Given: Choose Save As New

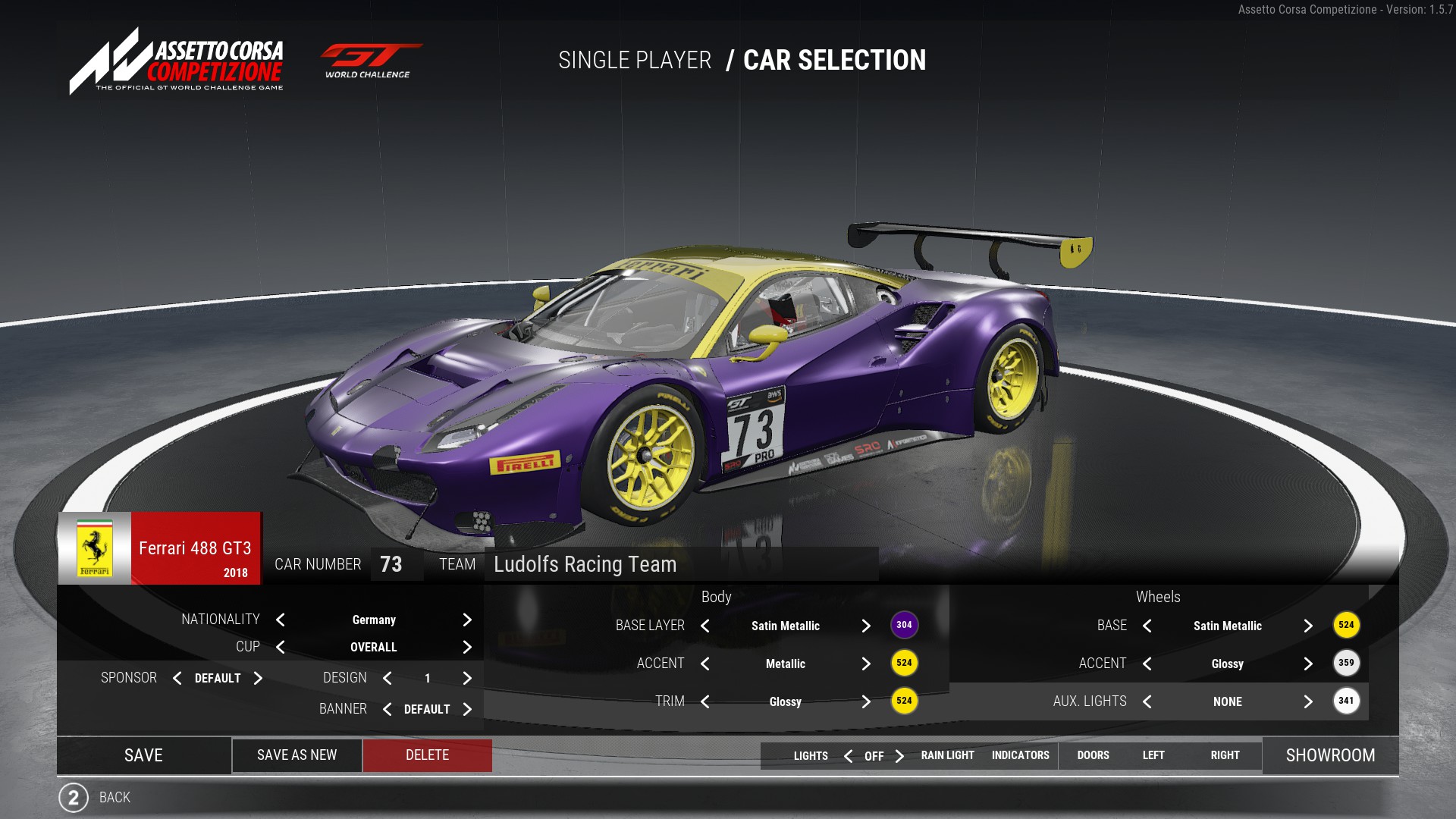Looking at the screenshot, I should tap(297, 755).
